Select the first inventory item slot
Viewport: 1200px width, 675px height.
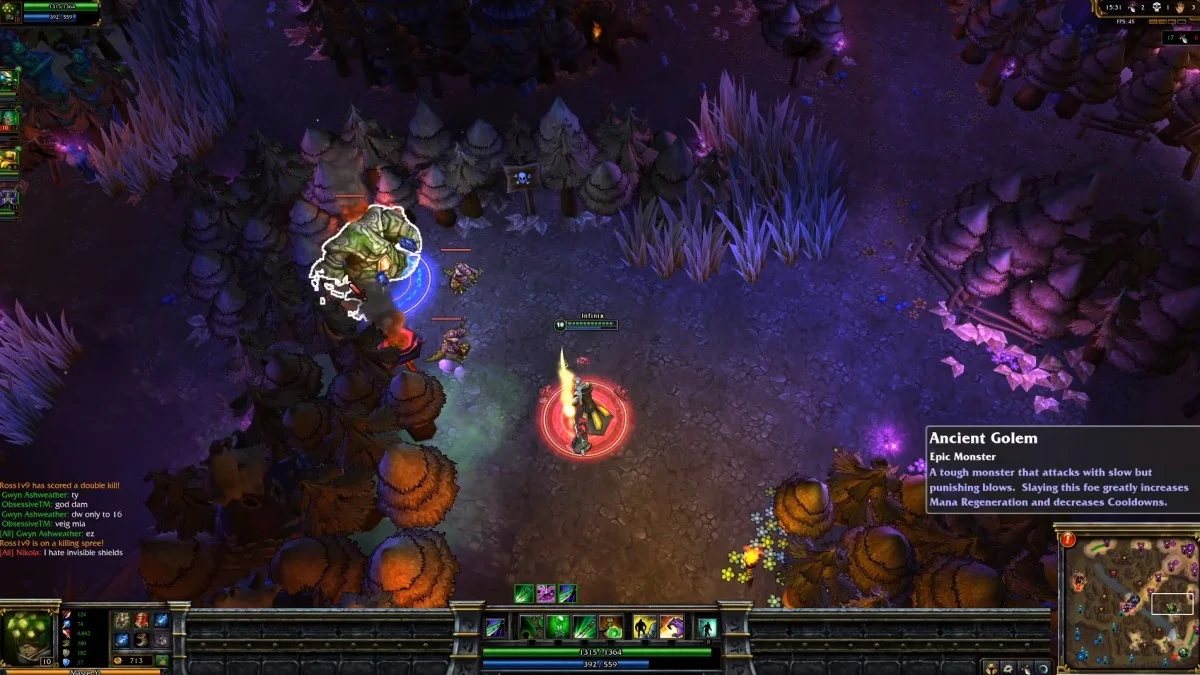pos(122,620)
